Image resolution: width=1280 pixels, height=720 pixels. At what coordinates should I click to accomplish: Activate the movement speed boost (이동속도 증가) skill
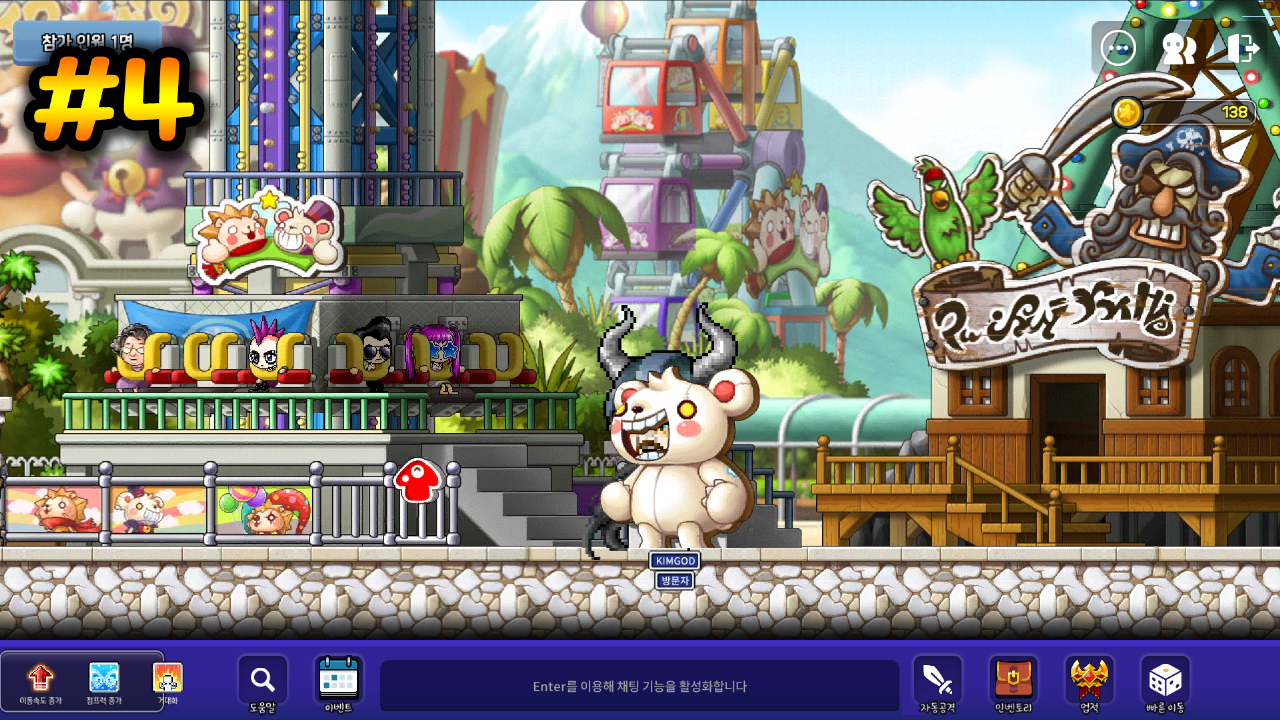coord(40,678)
